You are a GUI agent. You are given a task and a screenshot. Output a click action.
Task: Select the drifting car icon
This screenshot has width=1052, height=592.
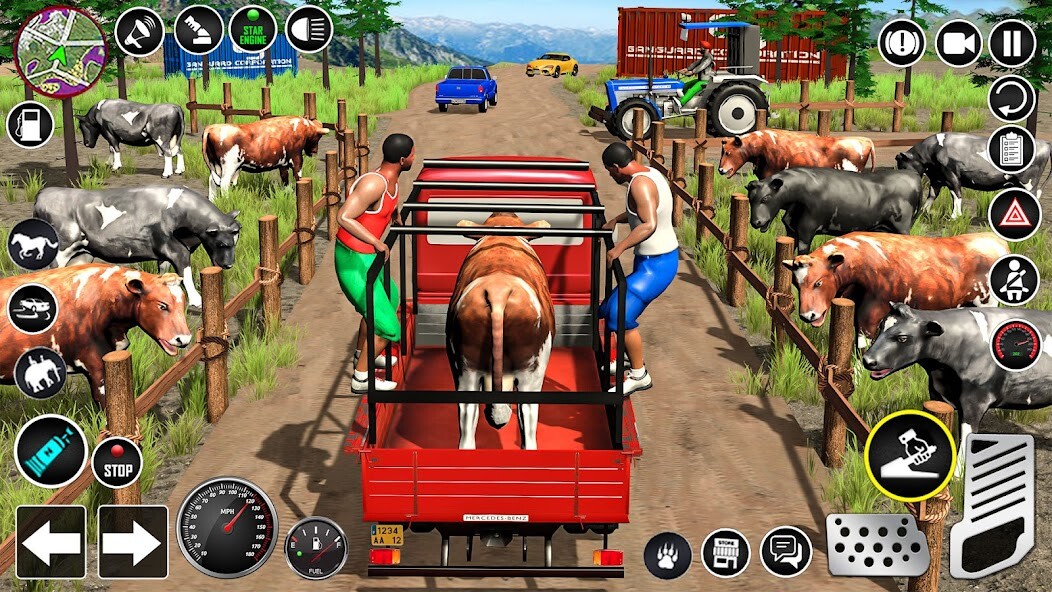click(32, 308)
